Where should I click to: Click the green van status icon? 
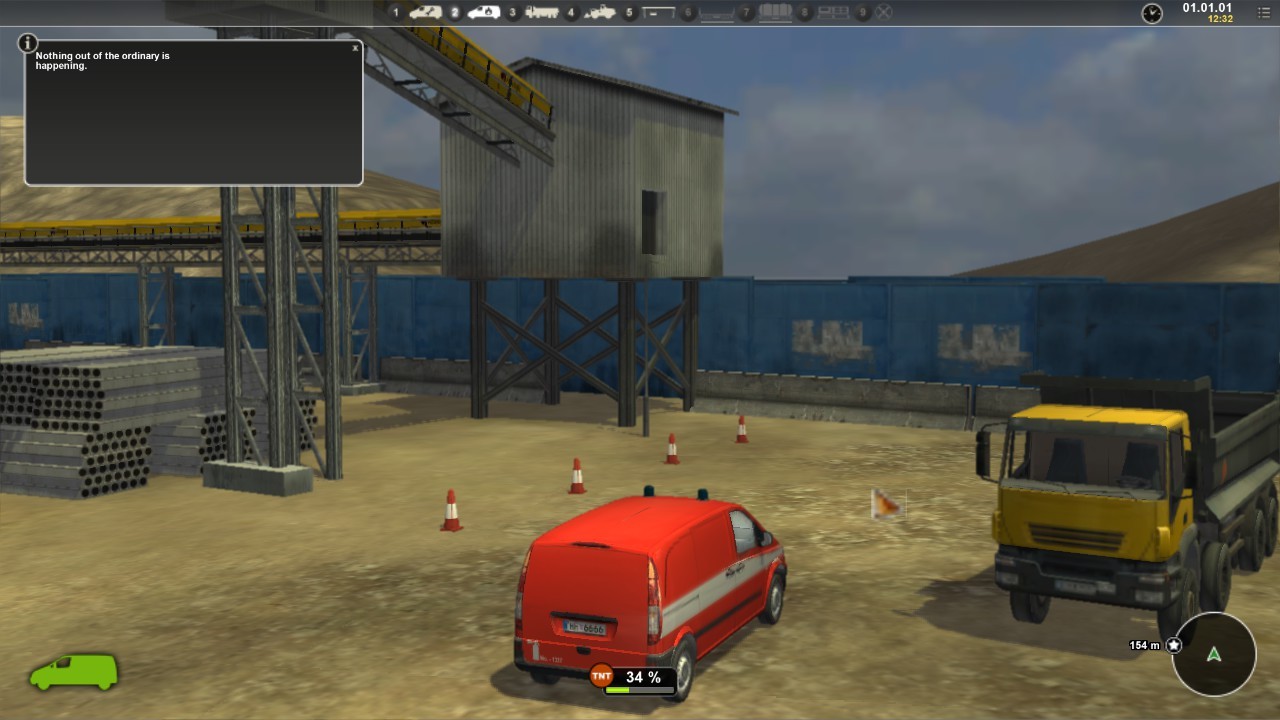73,672
